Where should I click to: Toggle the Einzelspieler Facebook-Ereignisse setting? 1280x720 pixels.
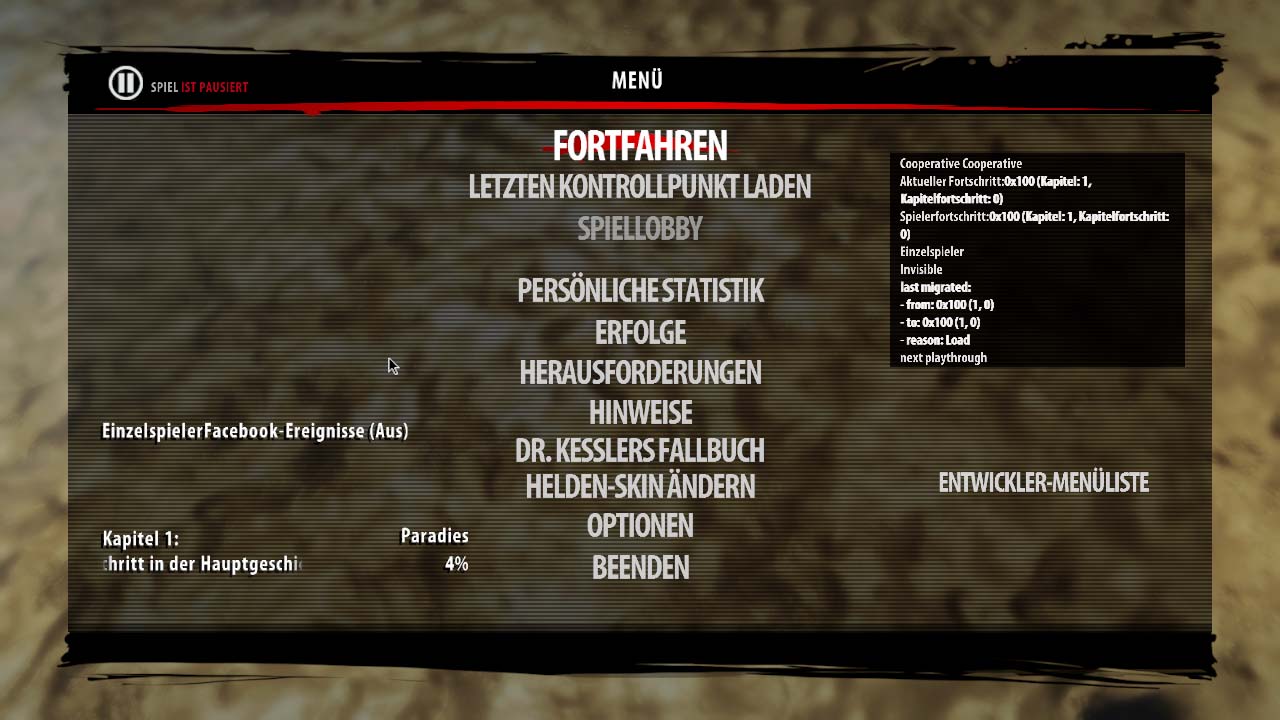pos(255,431)
